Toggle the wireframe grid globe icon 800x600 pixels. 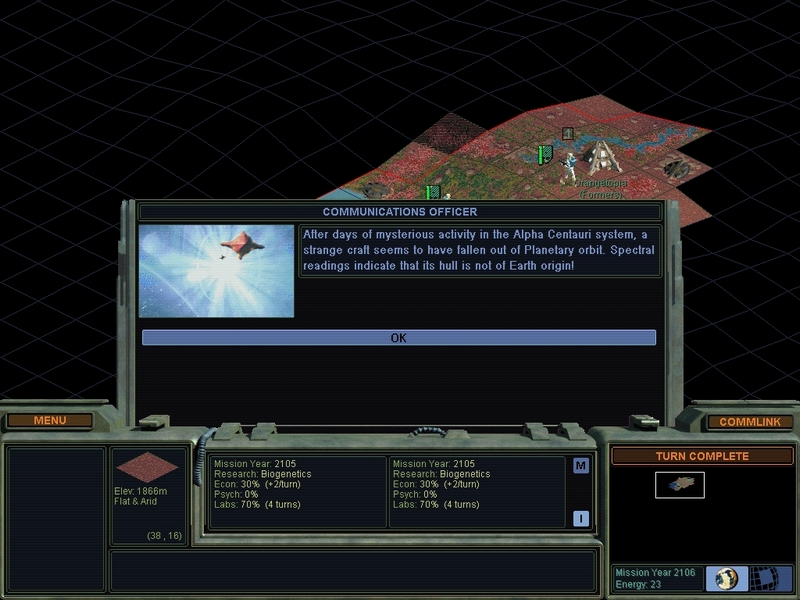point(765,578)
